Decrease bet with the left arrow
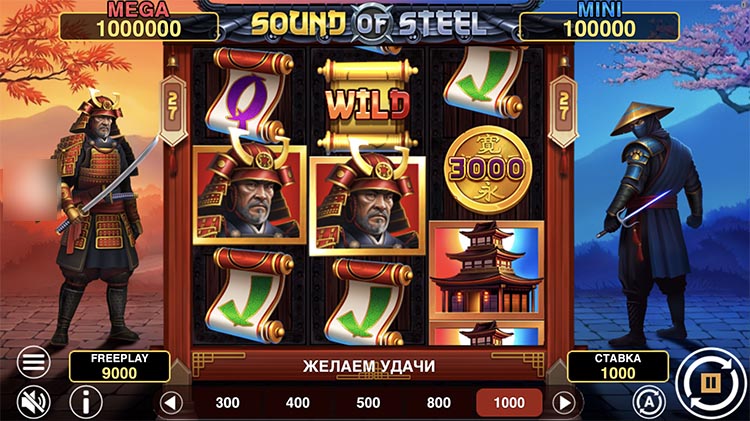Image resolution: width=750 pixels, height=421 pixels. [x=171, y=403]
